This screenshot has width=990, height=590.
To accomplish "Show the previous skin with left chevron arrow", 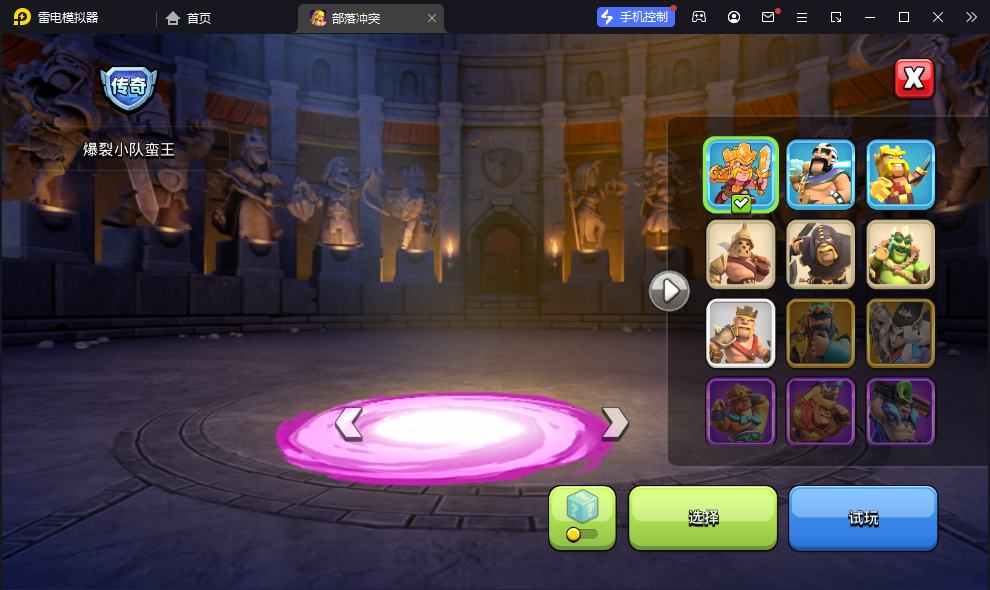I will [x=349, y=423].
